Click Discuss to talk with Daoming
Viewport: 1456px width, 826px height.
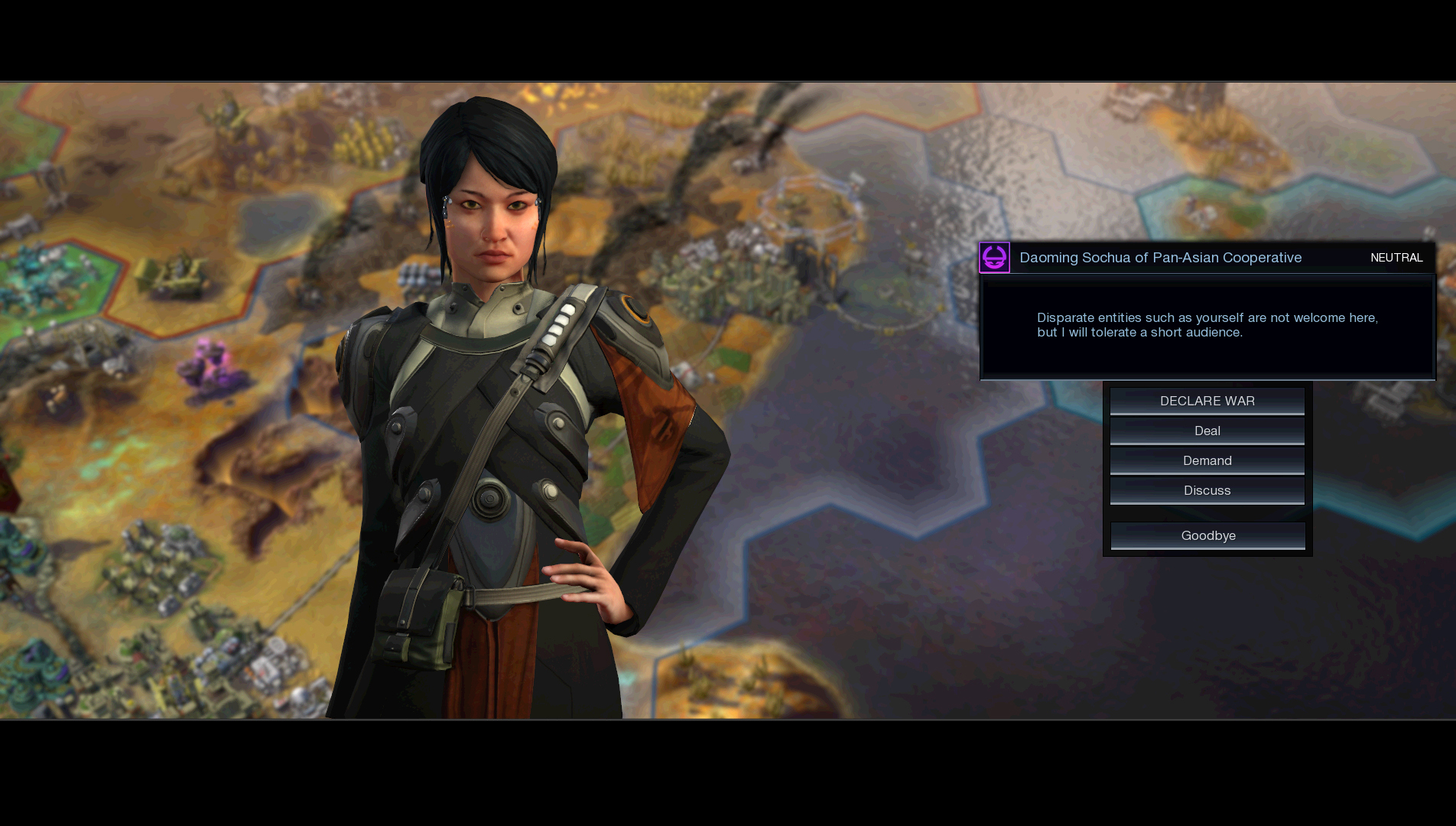point(1207,490)
